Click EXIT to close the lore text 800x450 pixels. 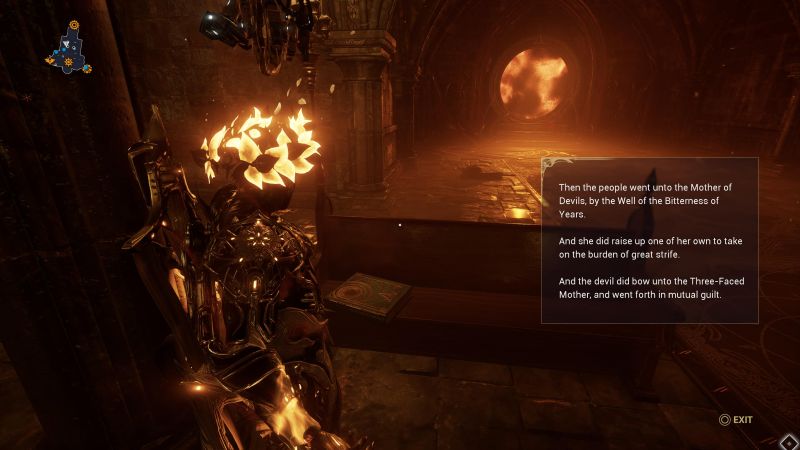[x=735, y=420]
